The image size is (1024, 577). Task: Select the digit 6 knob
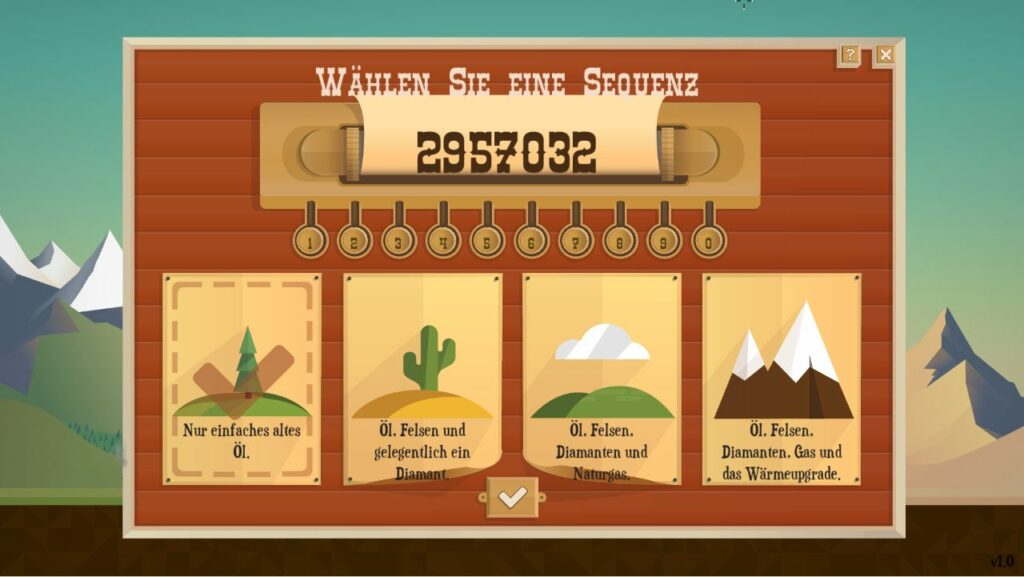tap(531, 241)
